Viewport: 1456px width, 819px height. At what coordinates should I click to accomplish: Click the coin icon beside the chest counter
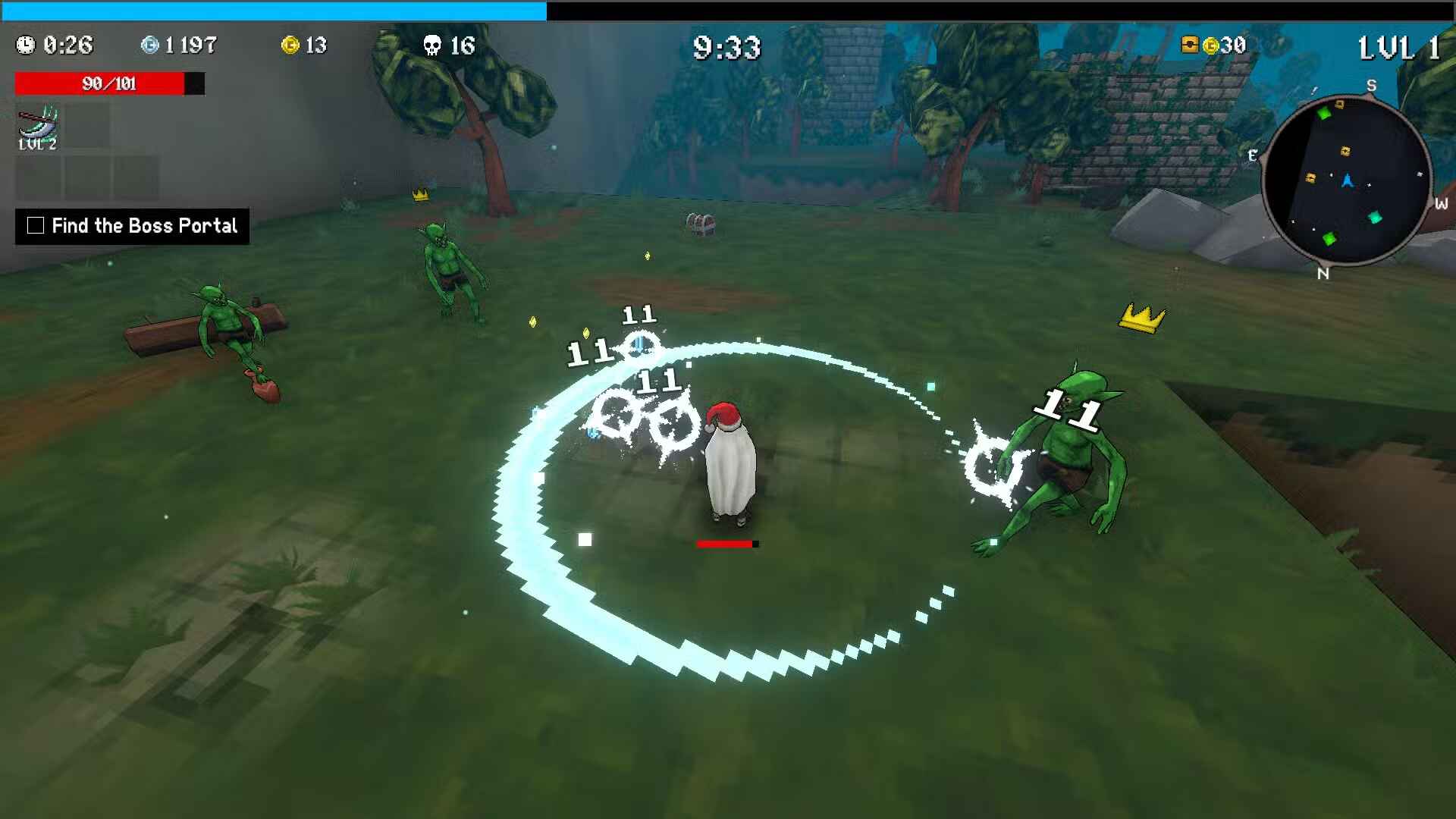pos(1211,45)
